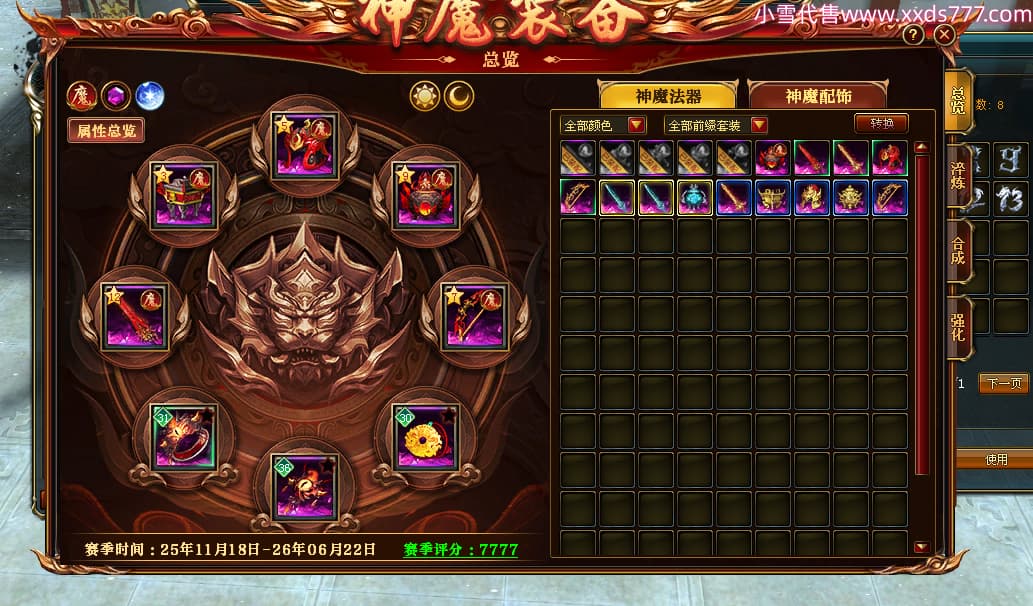Open the 淬炼 side tab
The image size is (1033, 606).
pyautogui.click(x=959, y=177)
